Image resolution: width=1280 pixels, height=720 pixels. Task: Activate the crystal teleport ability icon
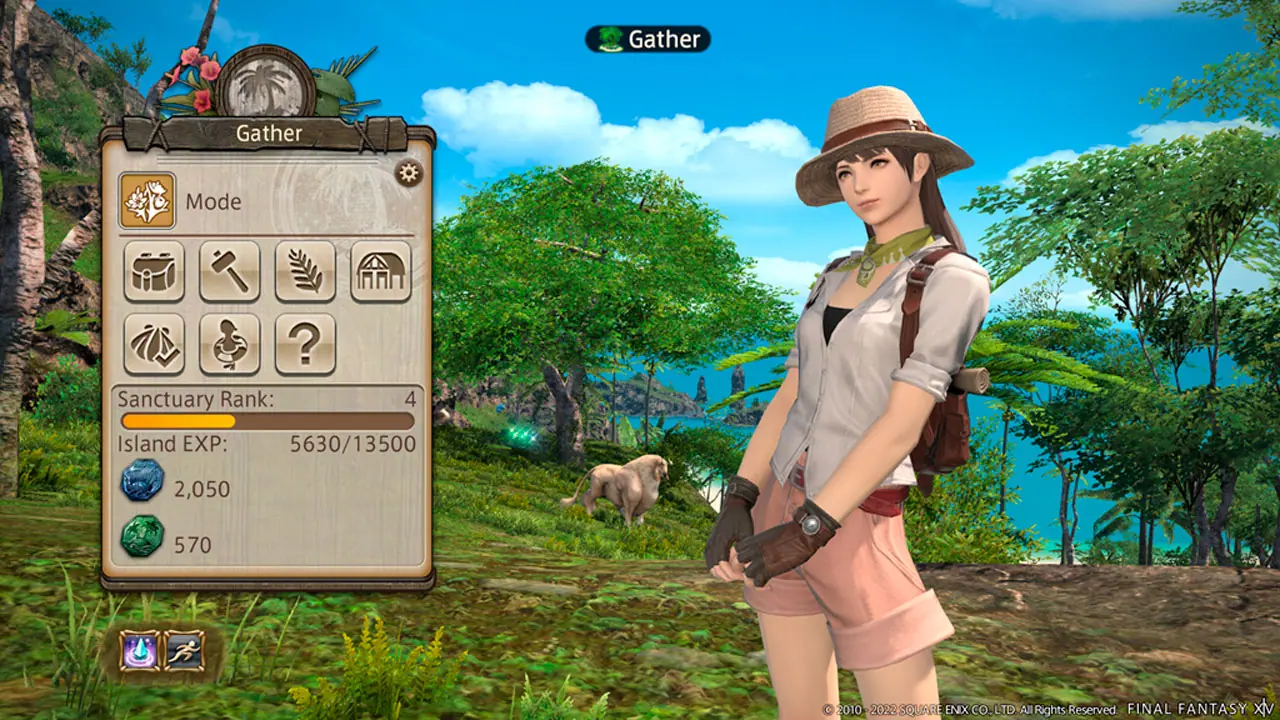pyautogui.click(x=139, y=650)
